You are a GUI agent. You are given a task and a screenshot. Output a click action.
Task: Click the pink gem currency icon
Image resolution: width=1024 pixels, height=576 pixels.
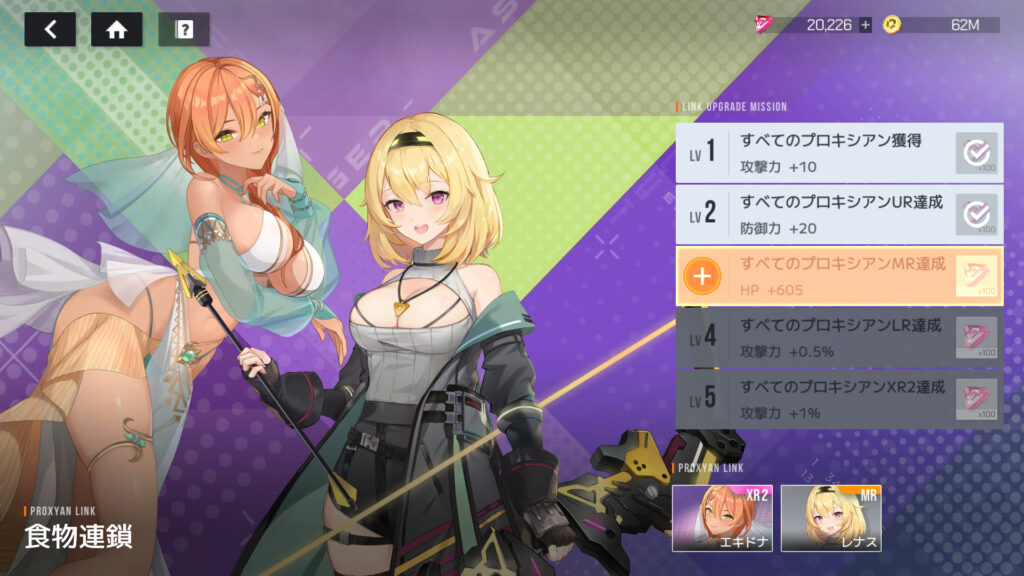[768, 25]
